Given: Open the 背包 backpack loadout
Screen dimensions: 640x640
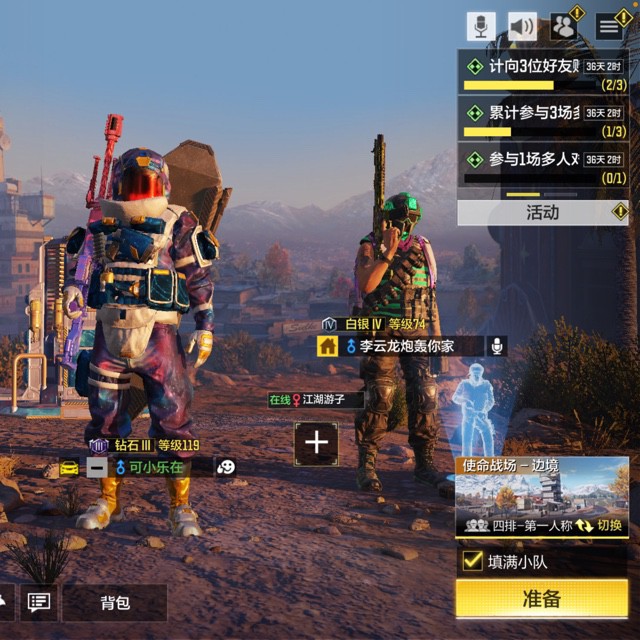Looking at the screenshot, I should coord(114,602).
